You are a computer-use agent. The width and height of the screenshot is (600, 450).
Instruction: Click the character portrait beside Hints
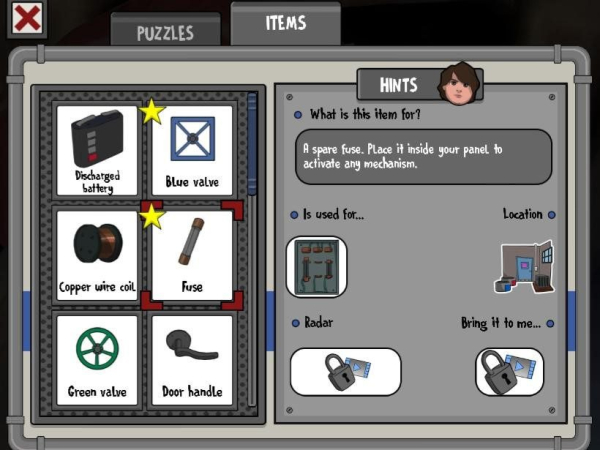(459, 85)
